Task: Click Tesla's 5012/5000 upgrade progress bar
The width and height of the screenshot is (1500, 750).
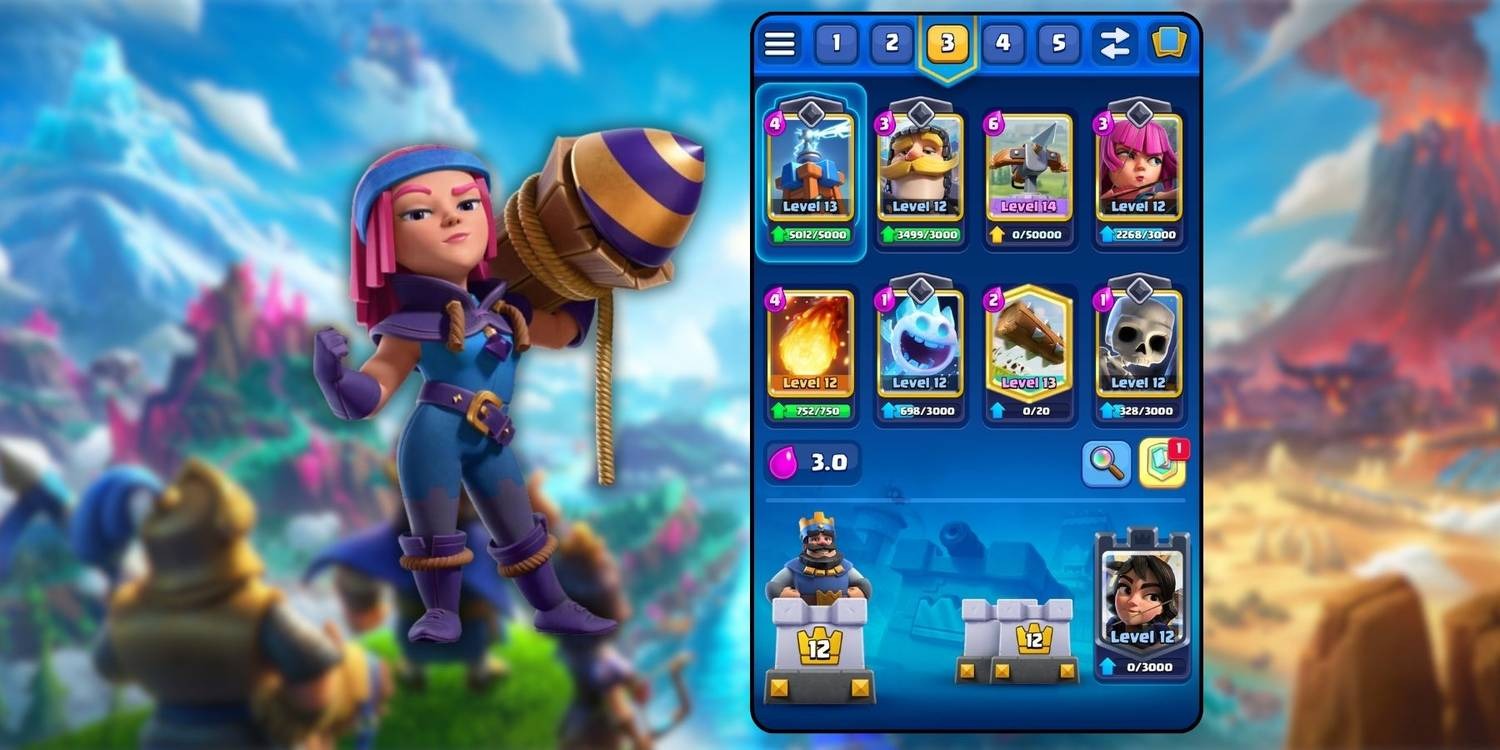Action: 812,234
